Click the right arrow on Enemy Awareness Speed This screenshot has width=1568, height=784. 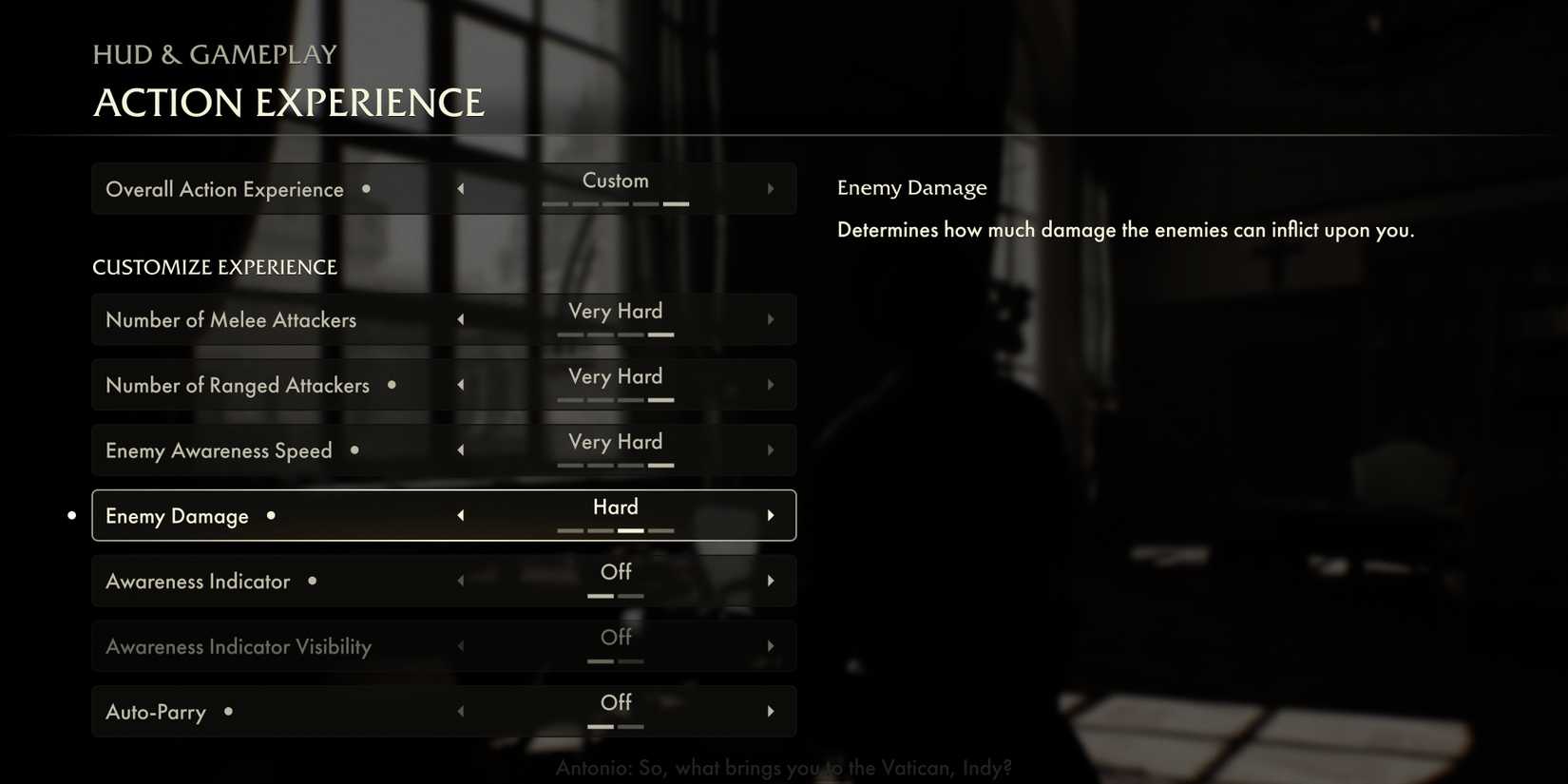(x=771, y=449)
